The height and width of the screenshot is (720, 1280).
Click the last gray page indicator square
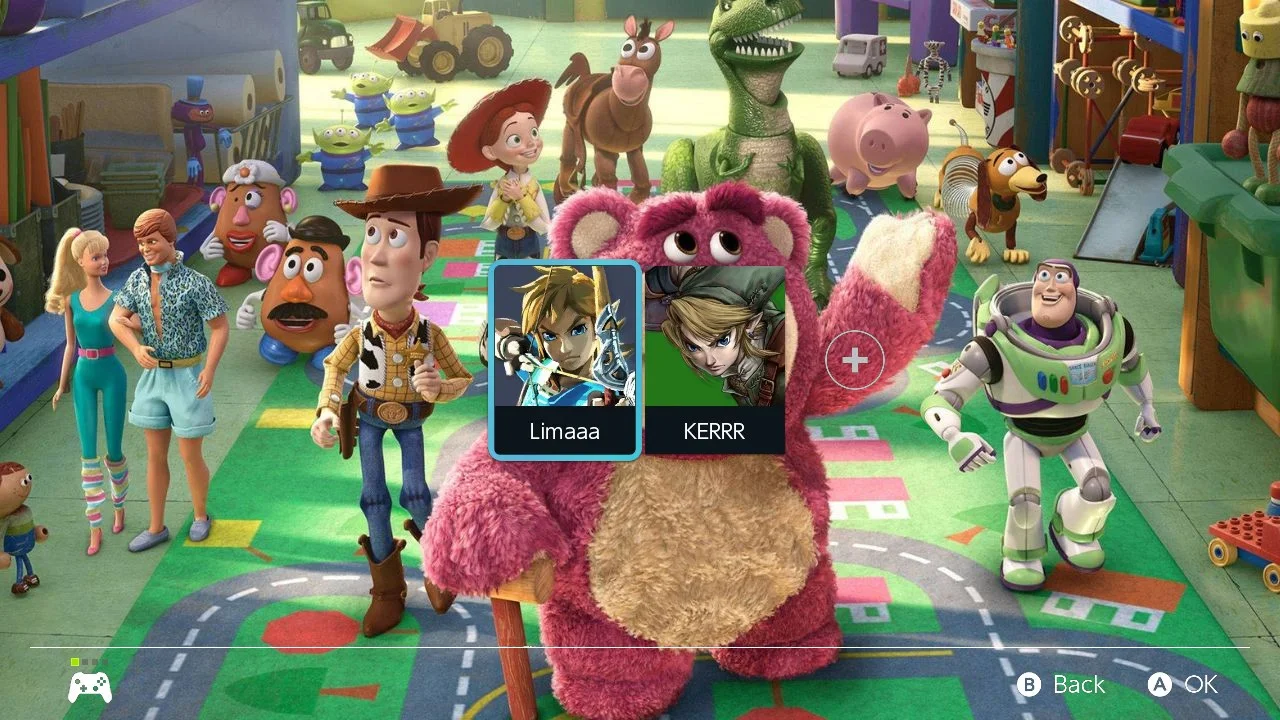[105, 661]
